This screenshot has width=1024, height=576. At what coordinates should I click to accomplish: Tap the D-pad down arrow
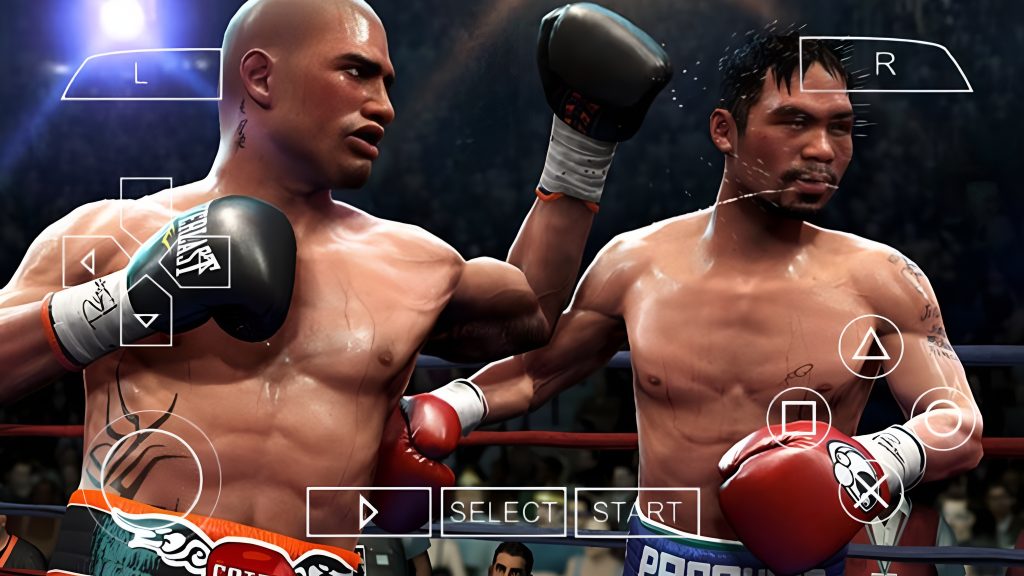tap(146, 319)
